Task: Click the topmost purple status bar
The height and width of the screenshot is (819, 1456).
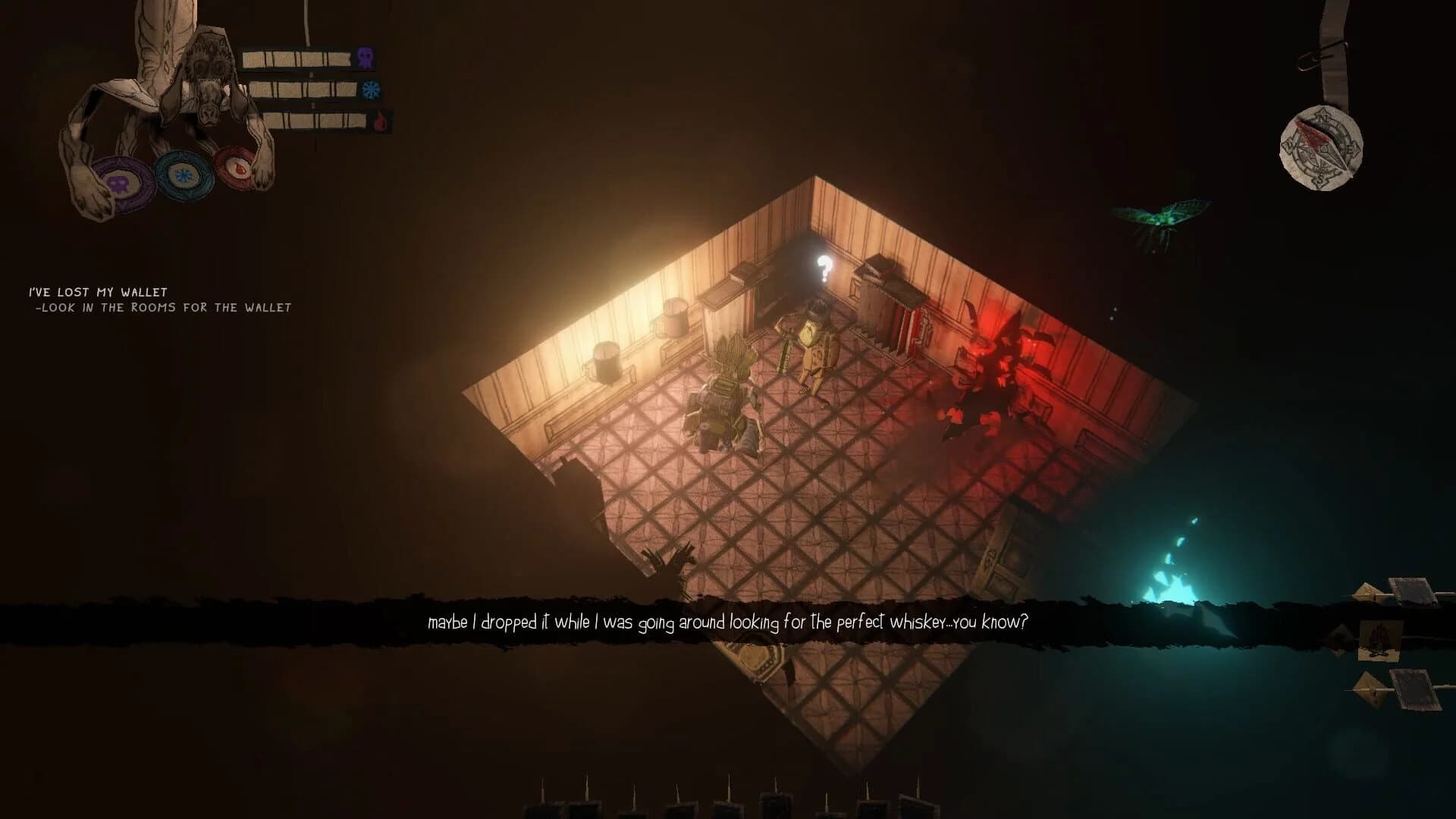Action: [x=300, y=57]
